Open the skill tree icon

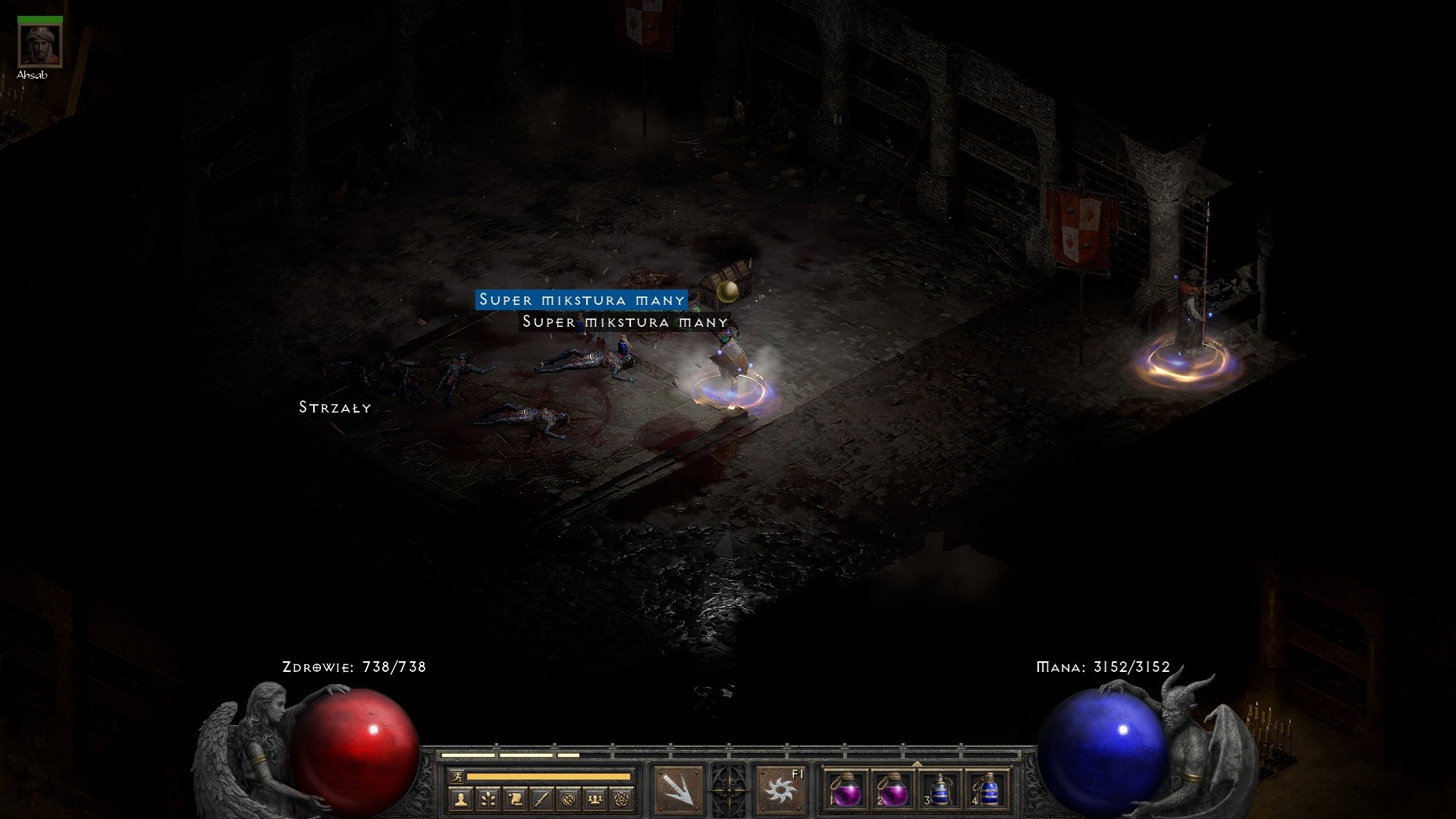[x=489, y=797]
